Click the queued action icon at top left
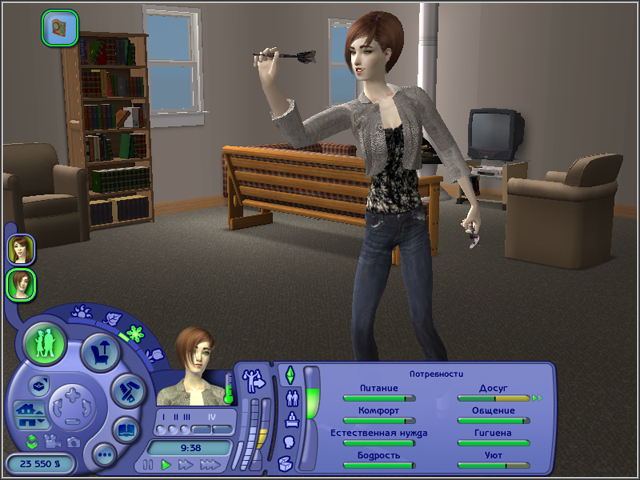 point(60,27)
